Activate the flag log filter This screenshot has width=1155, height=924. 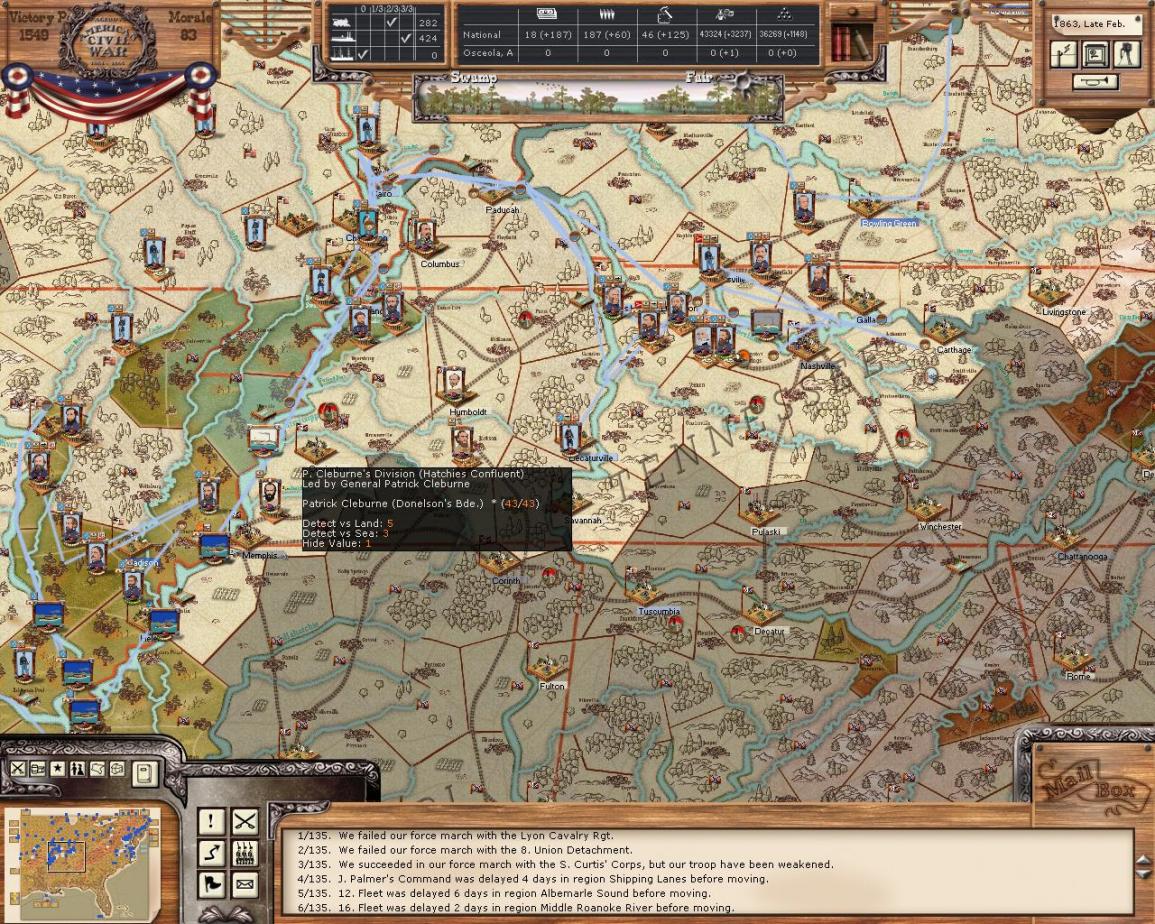212,885
